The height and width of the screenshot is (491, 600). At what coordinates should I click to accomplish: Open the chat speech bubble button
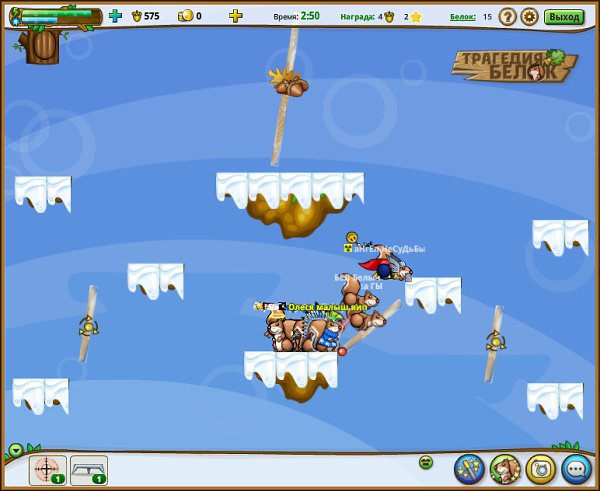click(576, 467)
